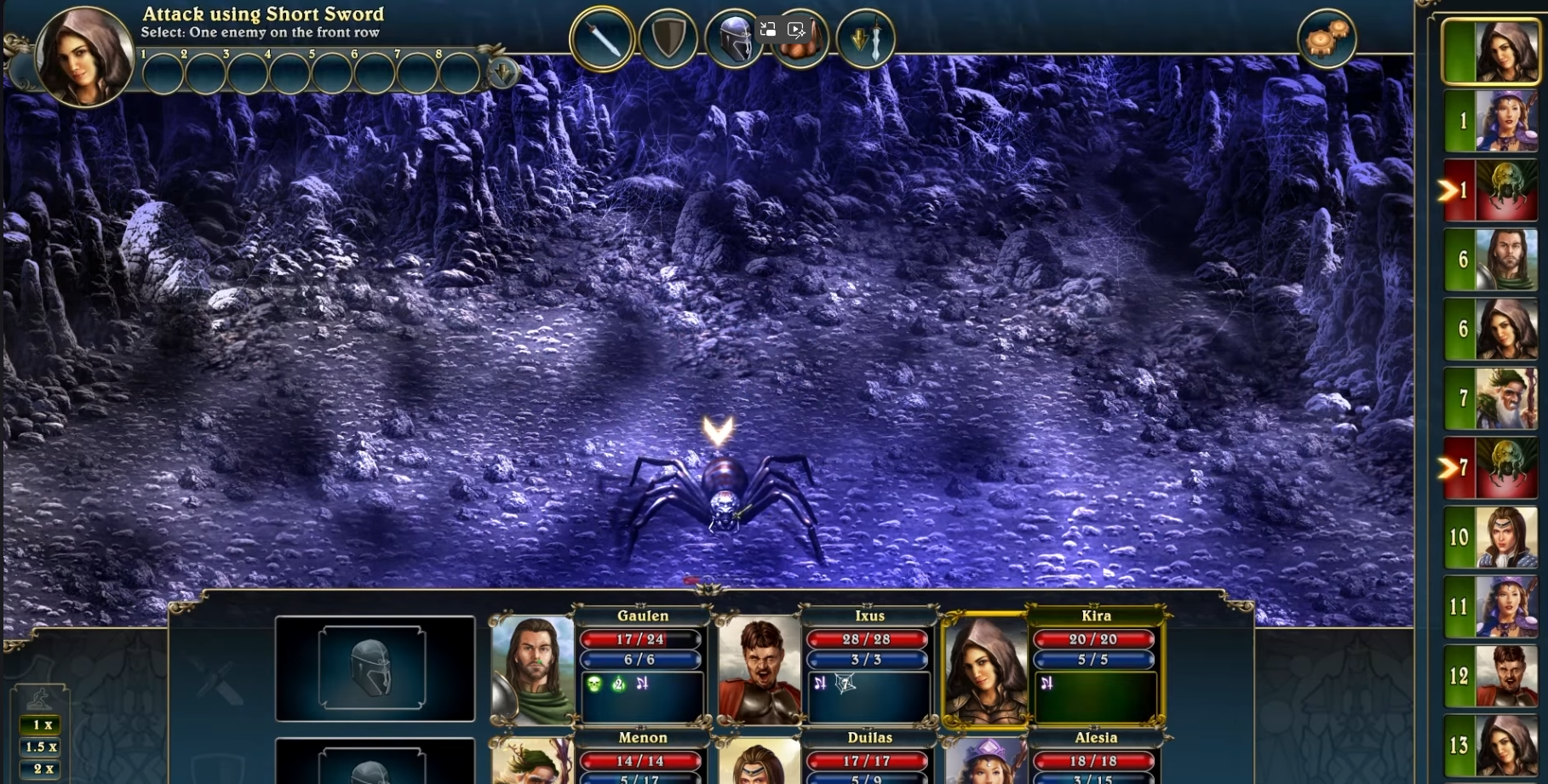Image resolution: width=1548 pixels, height=784 pixels.
Task: Select the turn order entry numbered 10
Action: [x=1490, y=537]
